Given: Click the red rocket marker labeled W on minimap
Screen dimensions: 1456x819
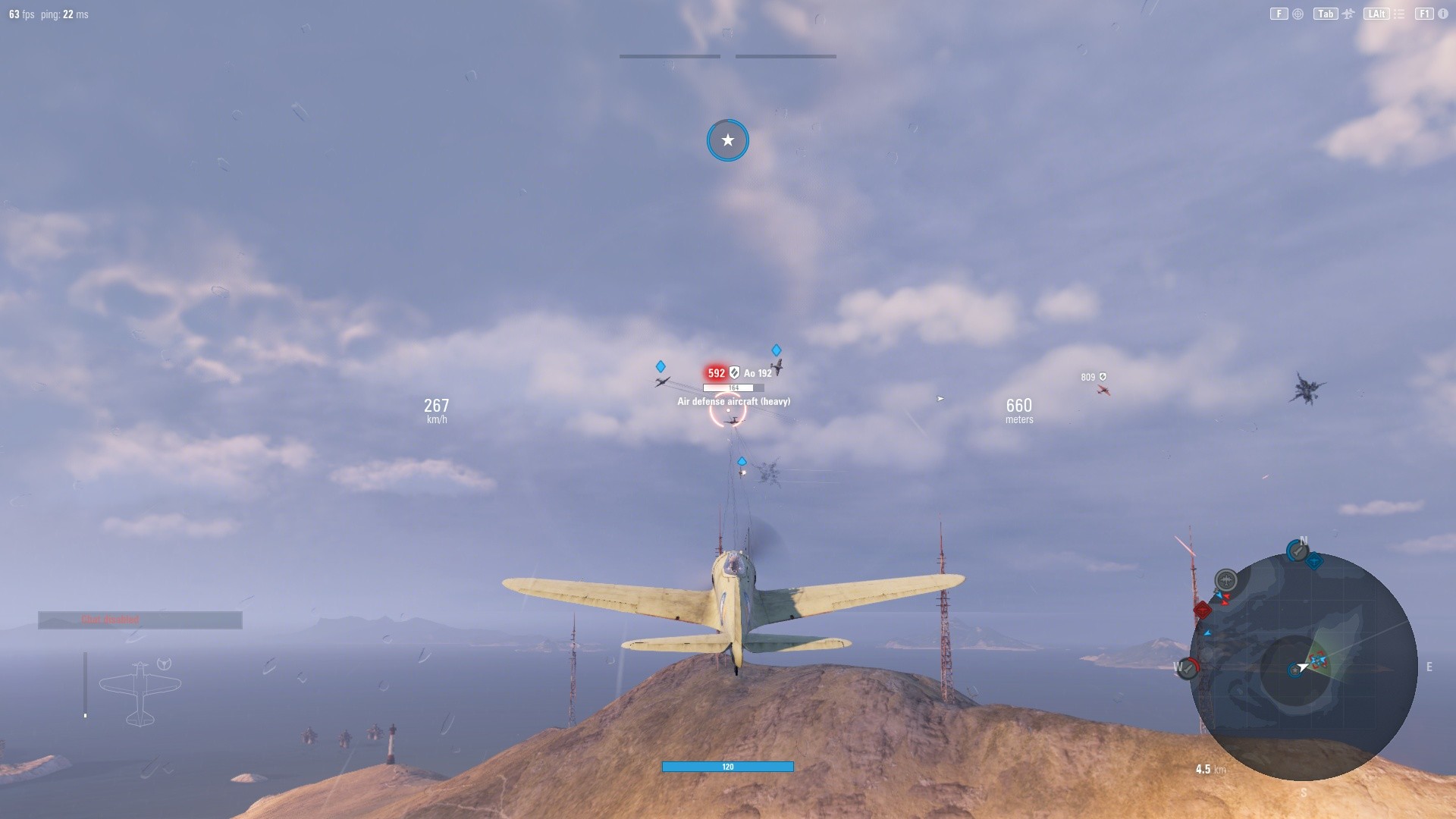Looking at the screenshot, I should click(1188, 669).
